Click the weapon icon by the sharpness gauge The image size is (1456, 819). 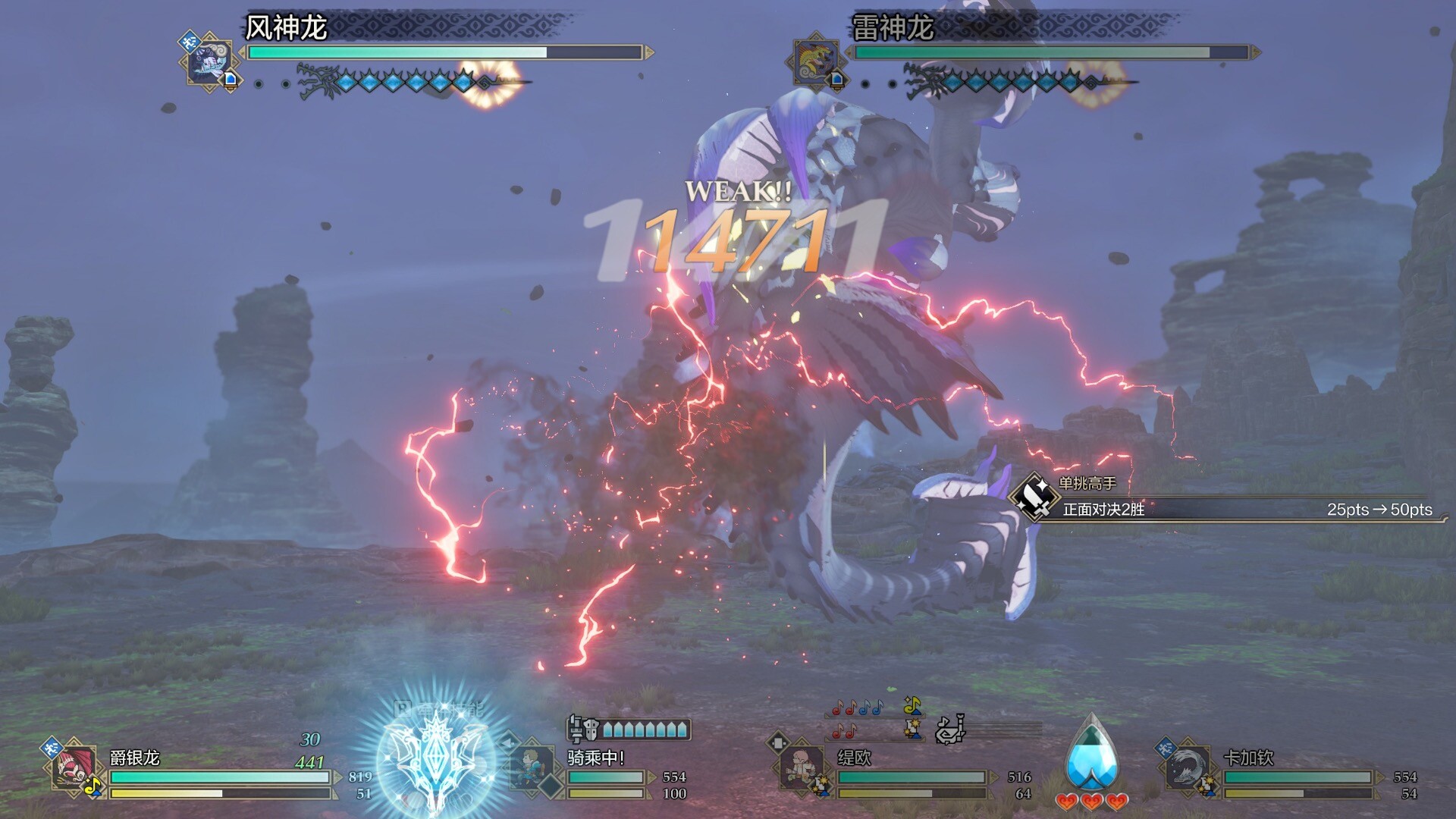[583, 729]
